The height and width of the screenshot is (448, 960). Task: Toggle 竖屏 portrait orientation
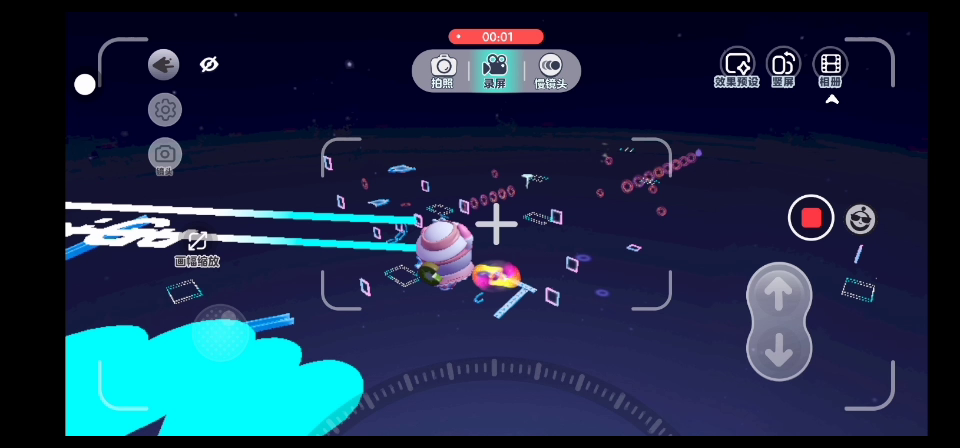[783, 67]
